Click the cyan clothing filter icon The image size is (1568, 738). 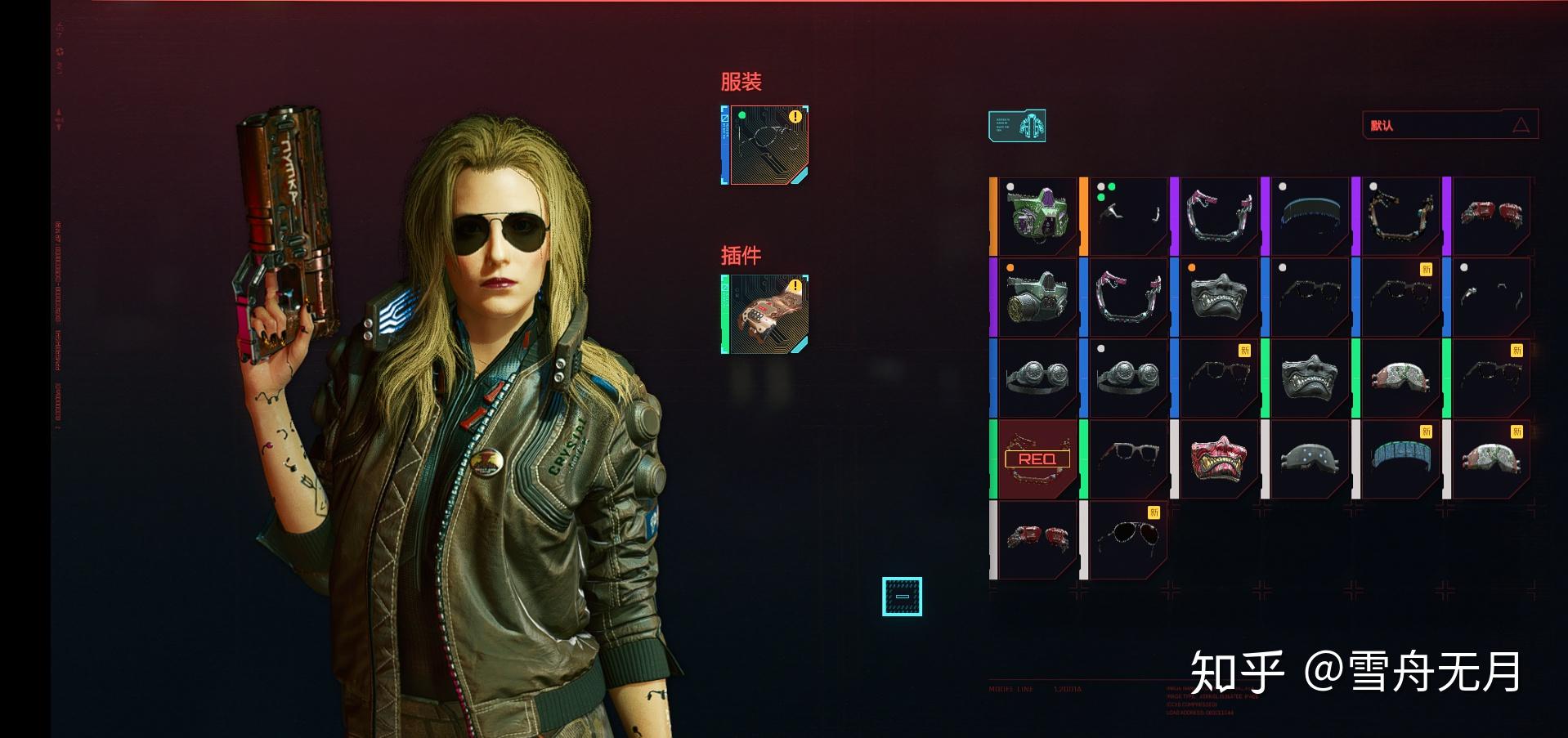click(1016, 126)
